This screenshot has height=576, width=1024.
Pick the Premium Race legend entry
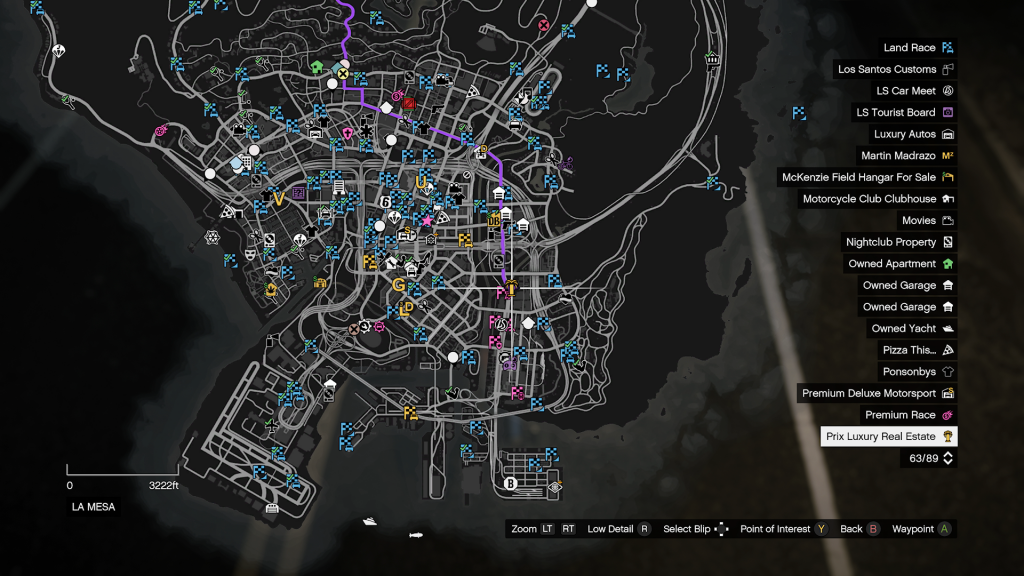pos(909,415)
